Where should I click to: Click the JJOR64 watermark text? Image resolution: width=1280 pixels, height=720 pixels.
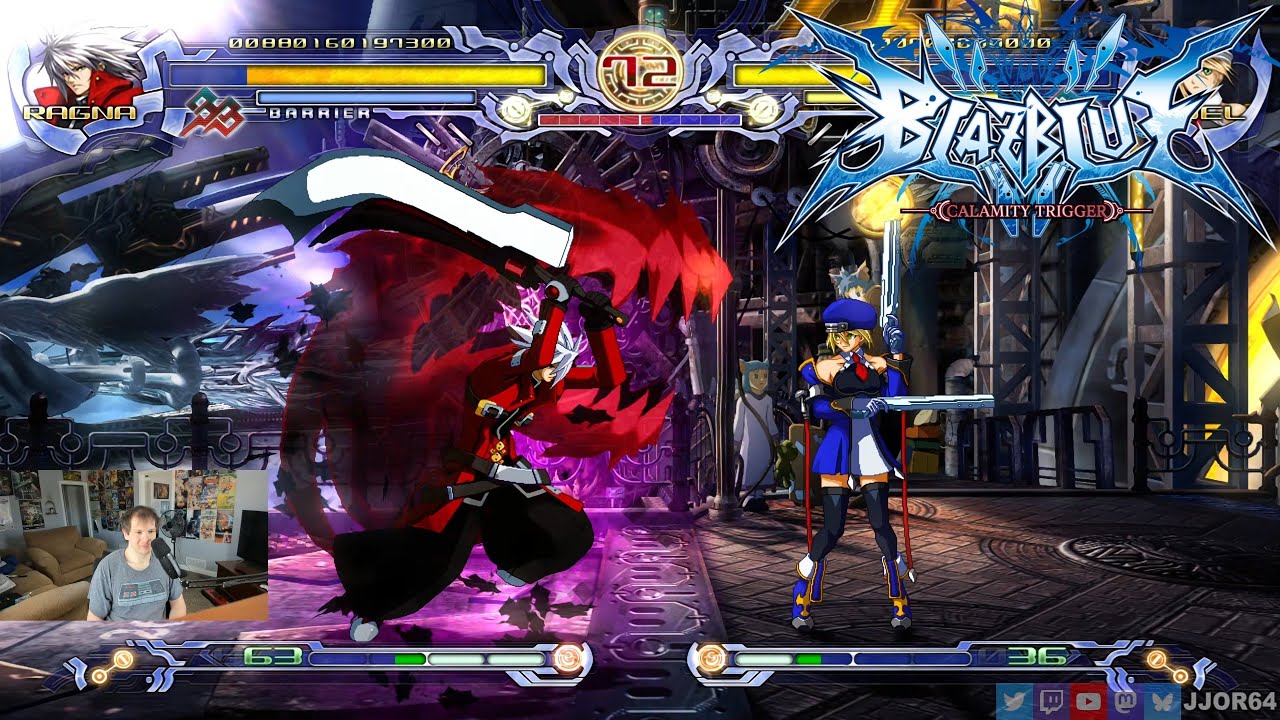1232,703
